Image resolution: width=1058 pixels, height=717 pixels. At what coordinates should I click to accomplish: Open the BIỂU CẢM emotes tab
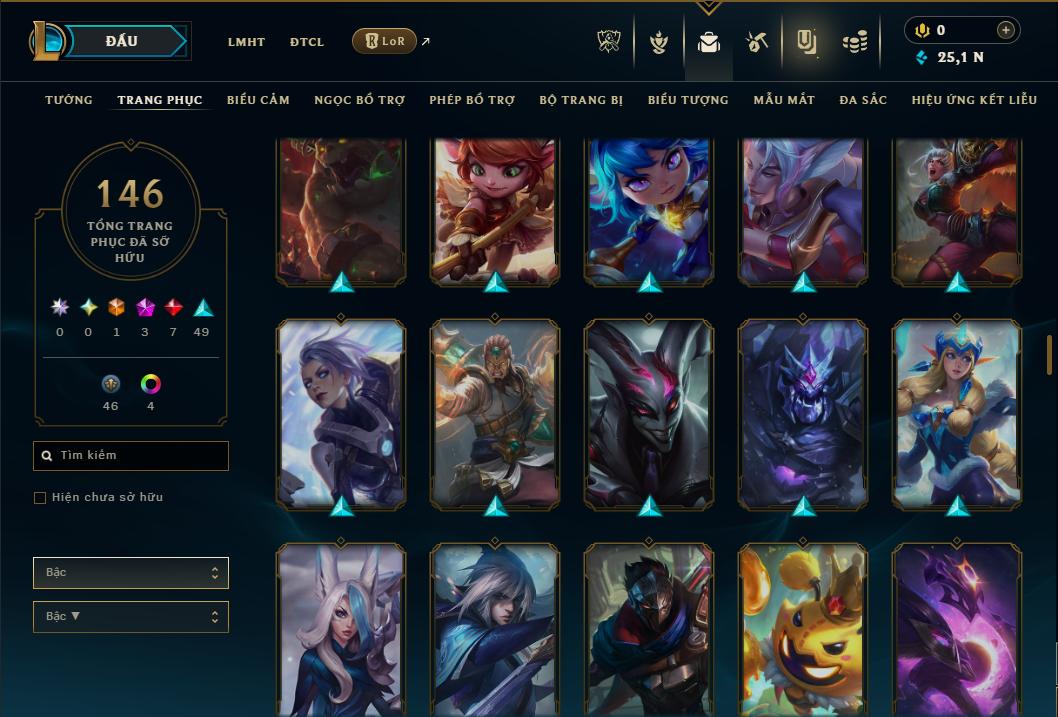[x=258, y=100]
